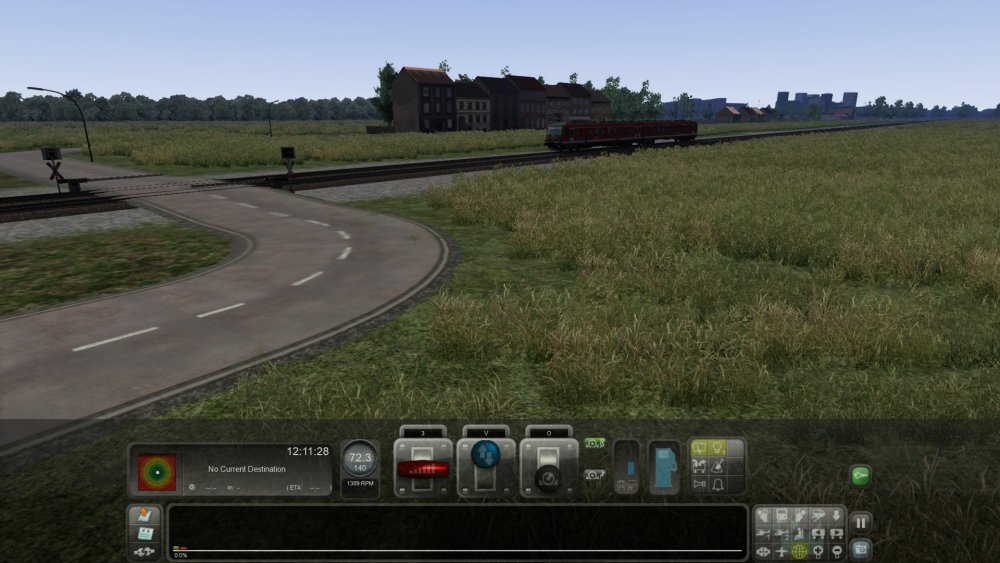Operate the train brake lever
Image resolution: width=1000 pixels, height=563 pixels.
(549, 470)
